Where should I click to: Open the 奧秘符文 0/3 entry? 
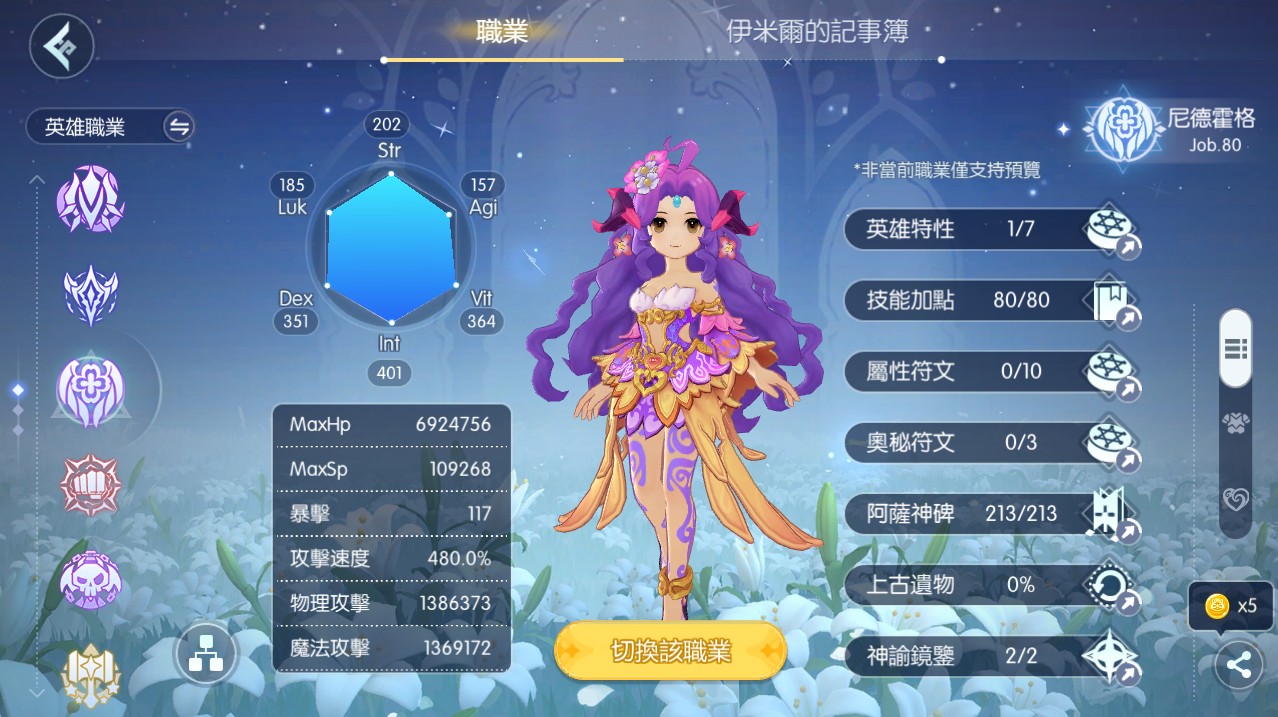click(x=992, y=443)
